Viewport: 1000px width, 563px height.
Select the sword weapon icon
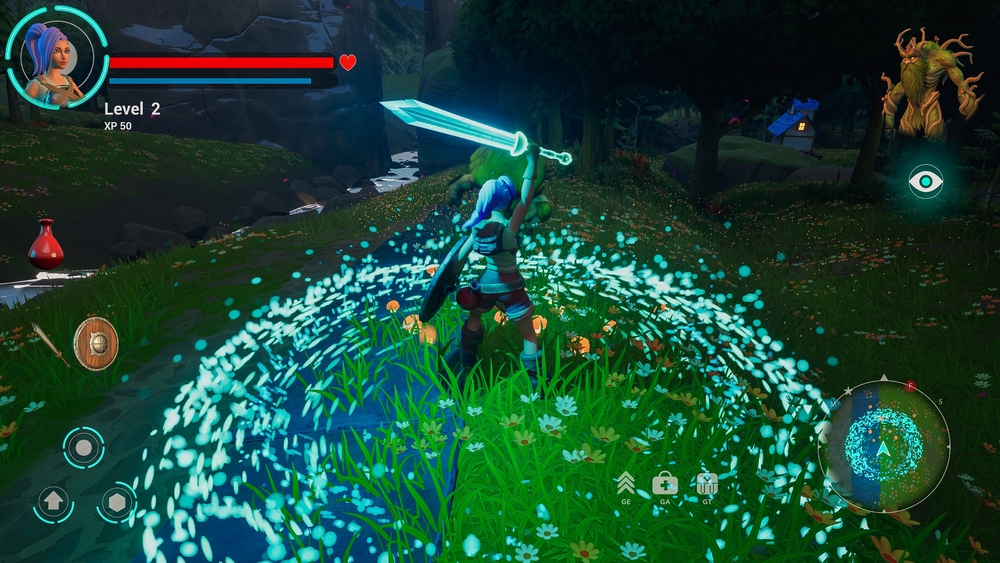pos(50,343)
